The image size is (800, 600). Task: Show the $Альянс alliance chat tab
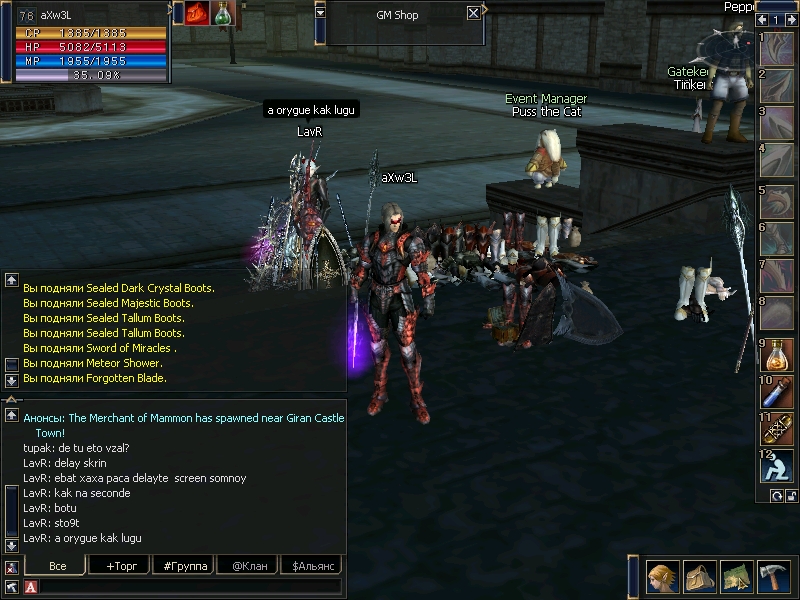click(311, 566)
